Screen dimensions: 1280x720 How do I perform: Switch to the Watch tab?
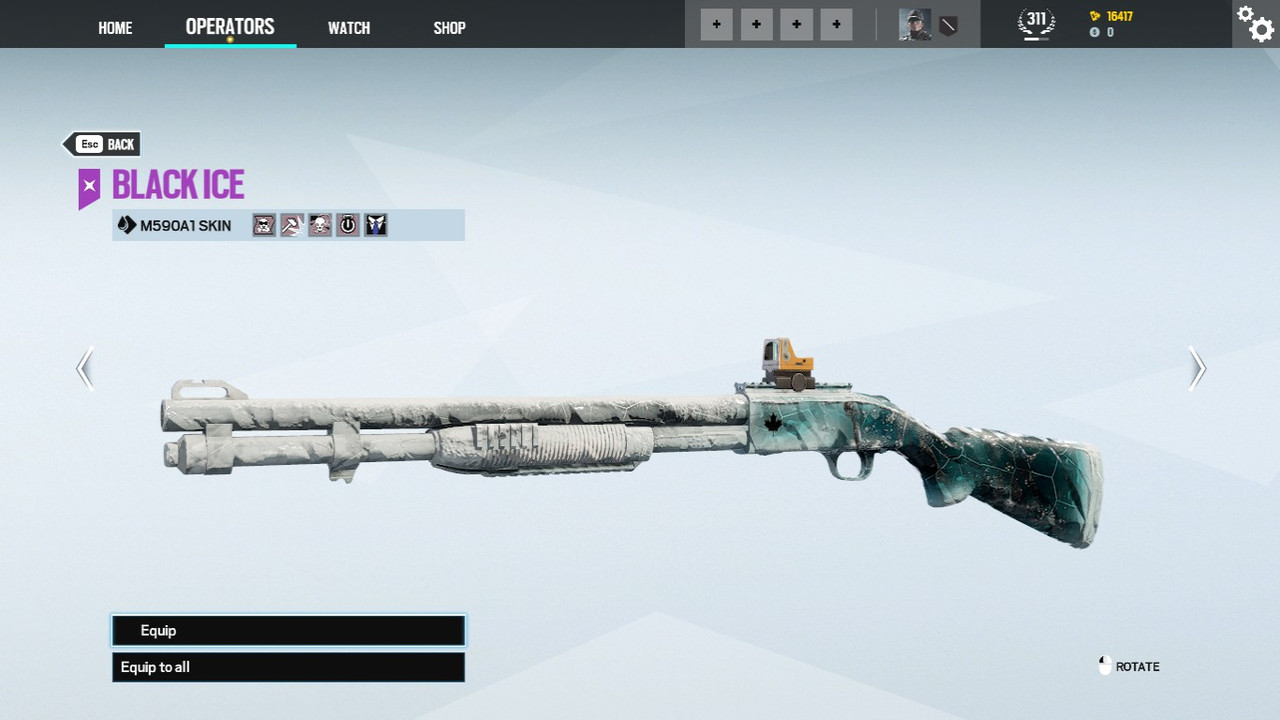(349, 28)
